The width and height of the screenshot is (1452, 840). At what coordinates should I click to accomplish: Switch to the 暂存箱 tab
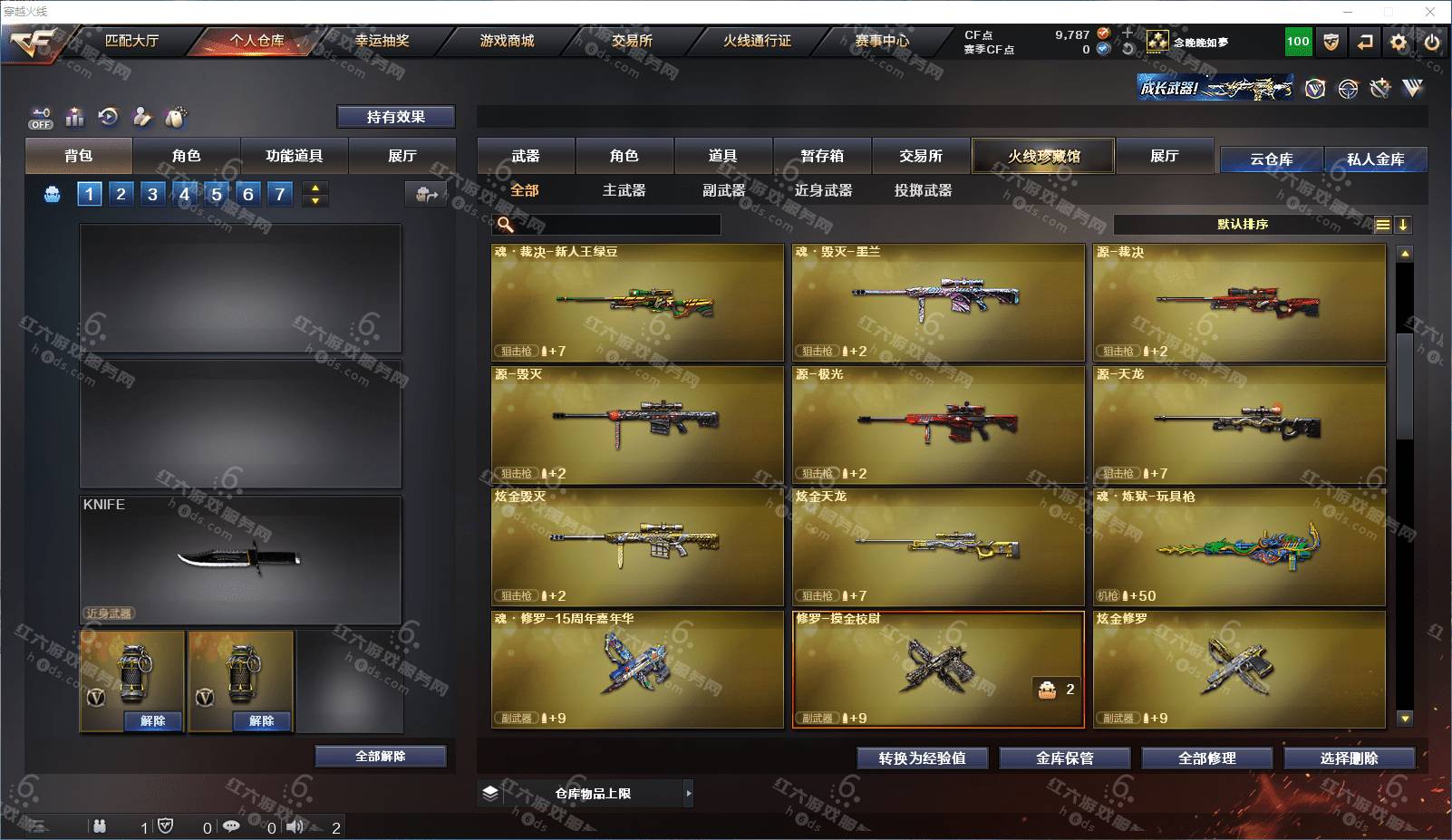822,156
